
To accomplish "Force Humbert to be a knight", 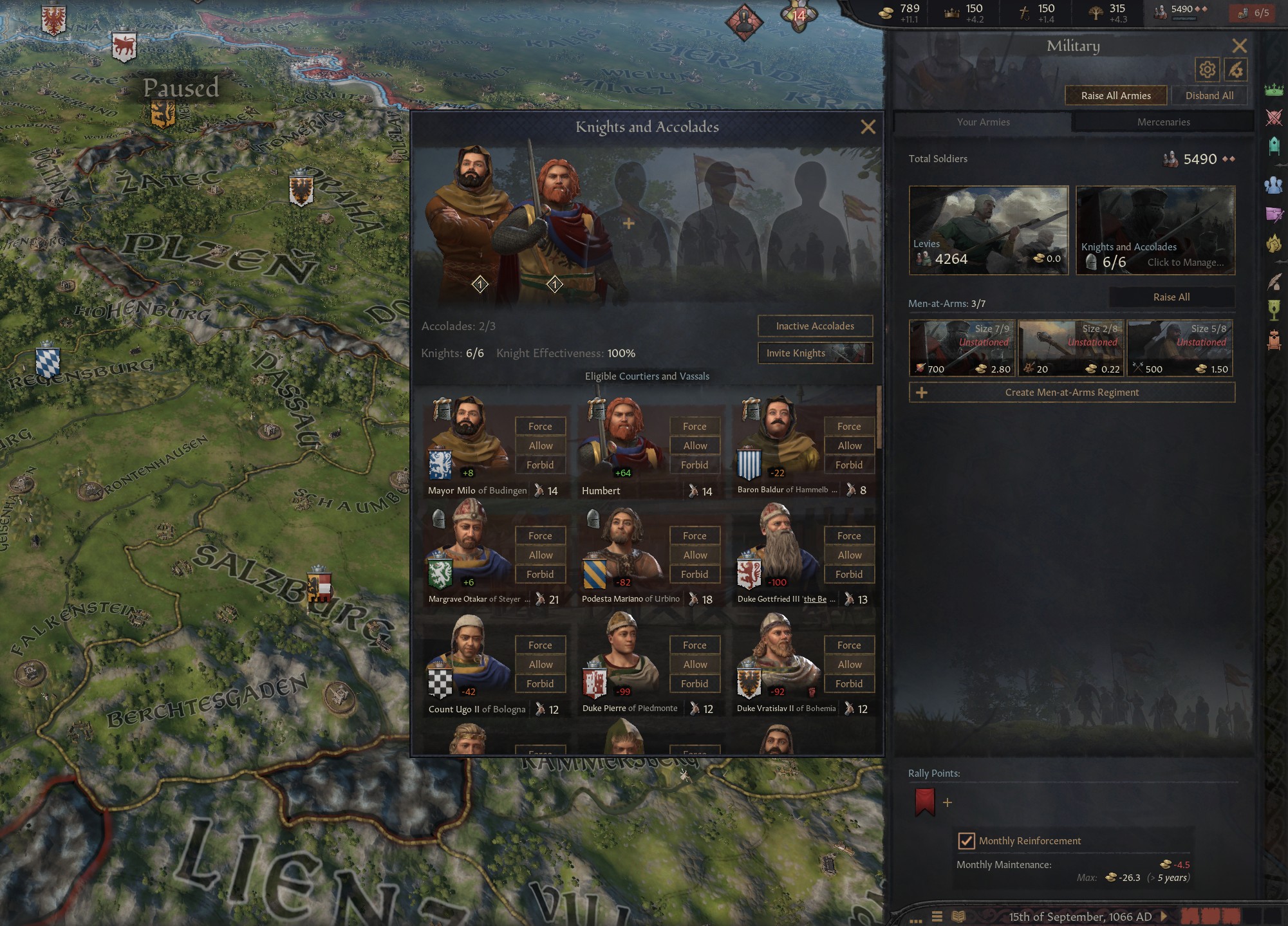I will (695, 427).
